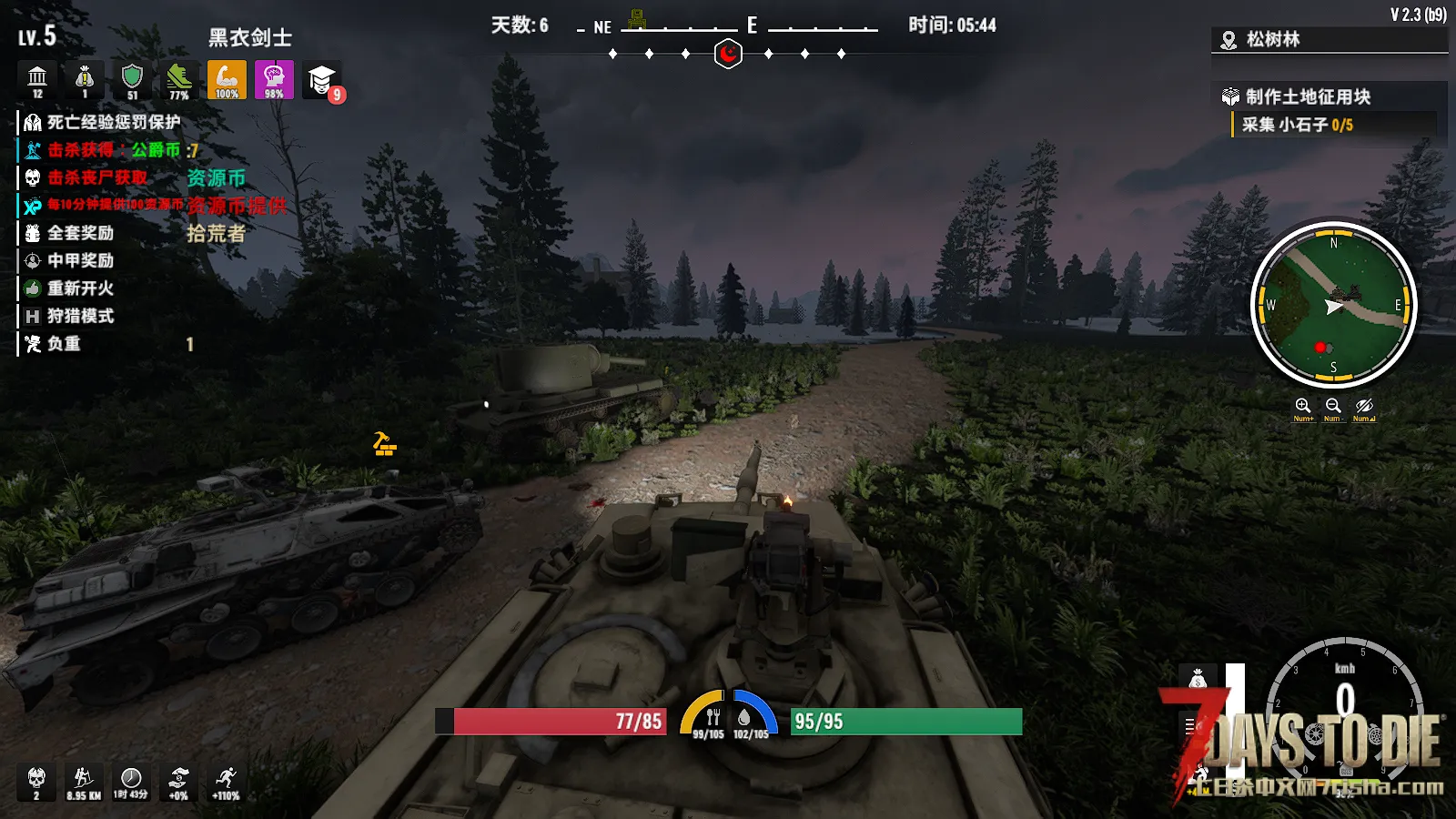
Task: Click the running man speed bonus icon
Action: [226, 782]
